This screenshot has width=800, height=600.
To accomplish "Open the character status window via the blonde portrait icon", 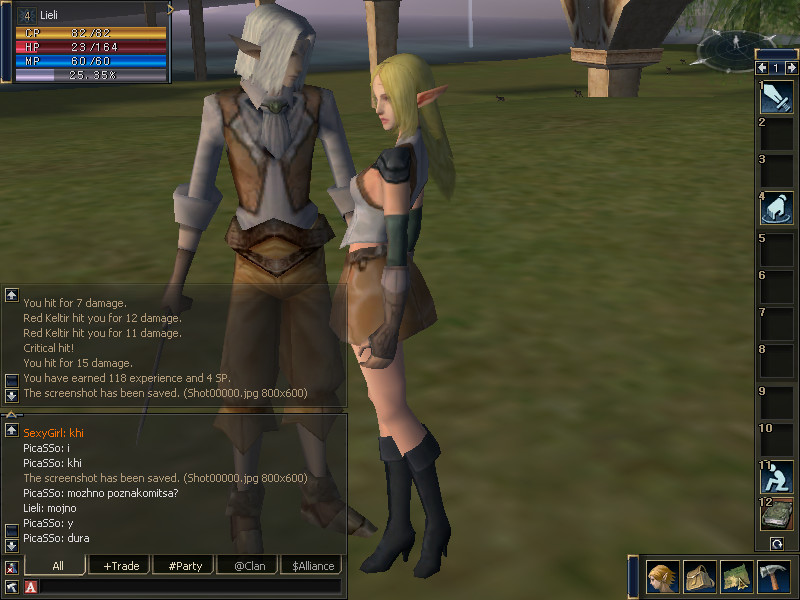I will (662, 577).
